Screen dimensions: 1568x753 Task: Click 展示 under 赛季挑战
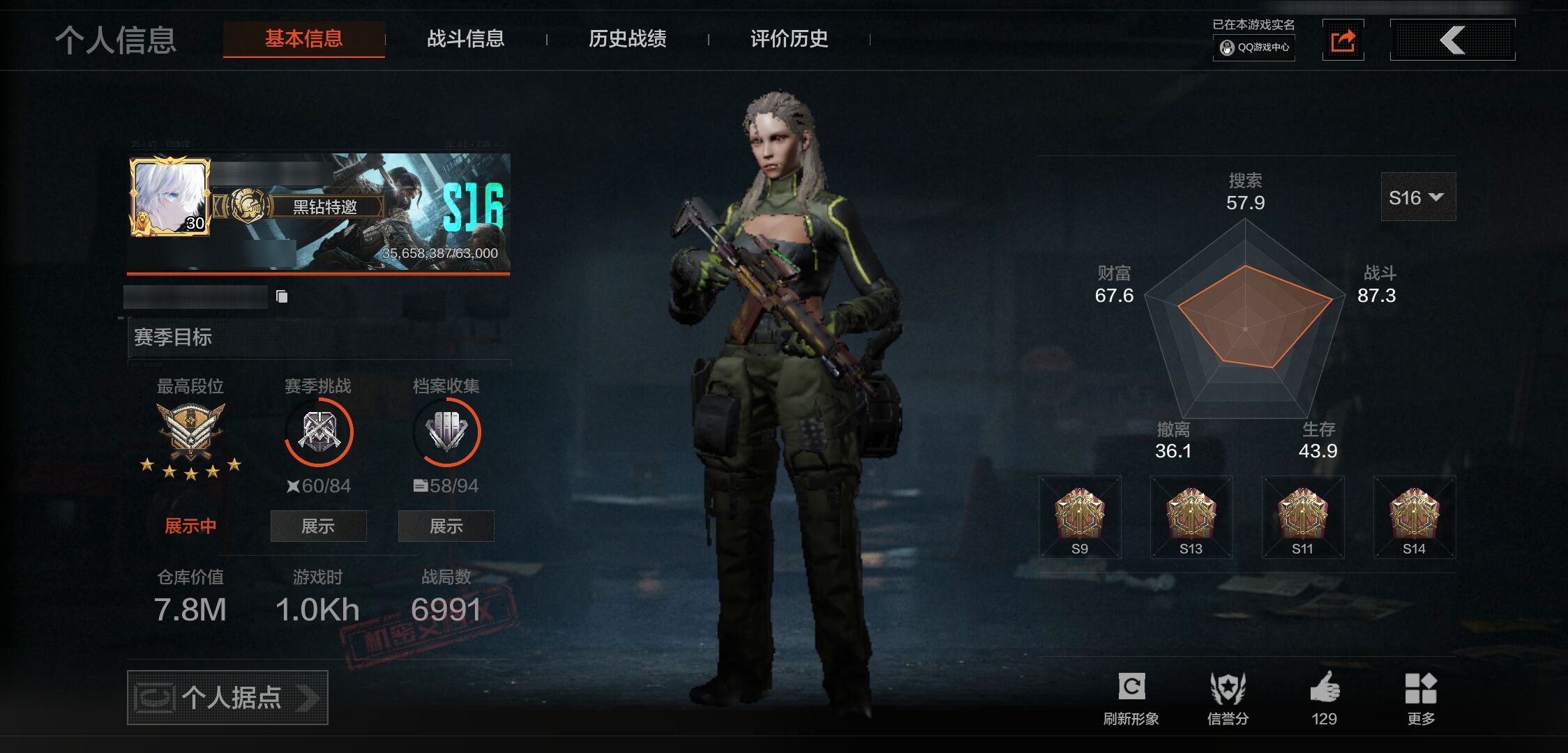tap(318, 526)
